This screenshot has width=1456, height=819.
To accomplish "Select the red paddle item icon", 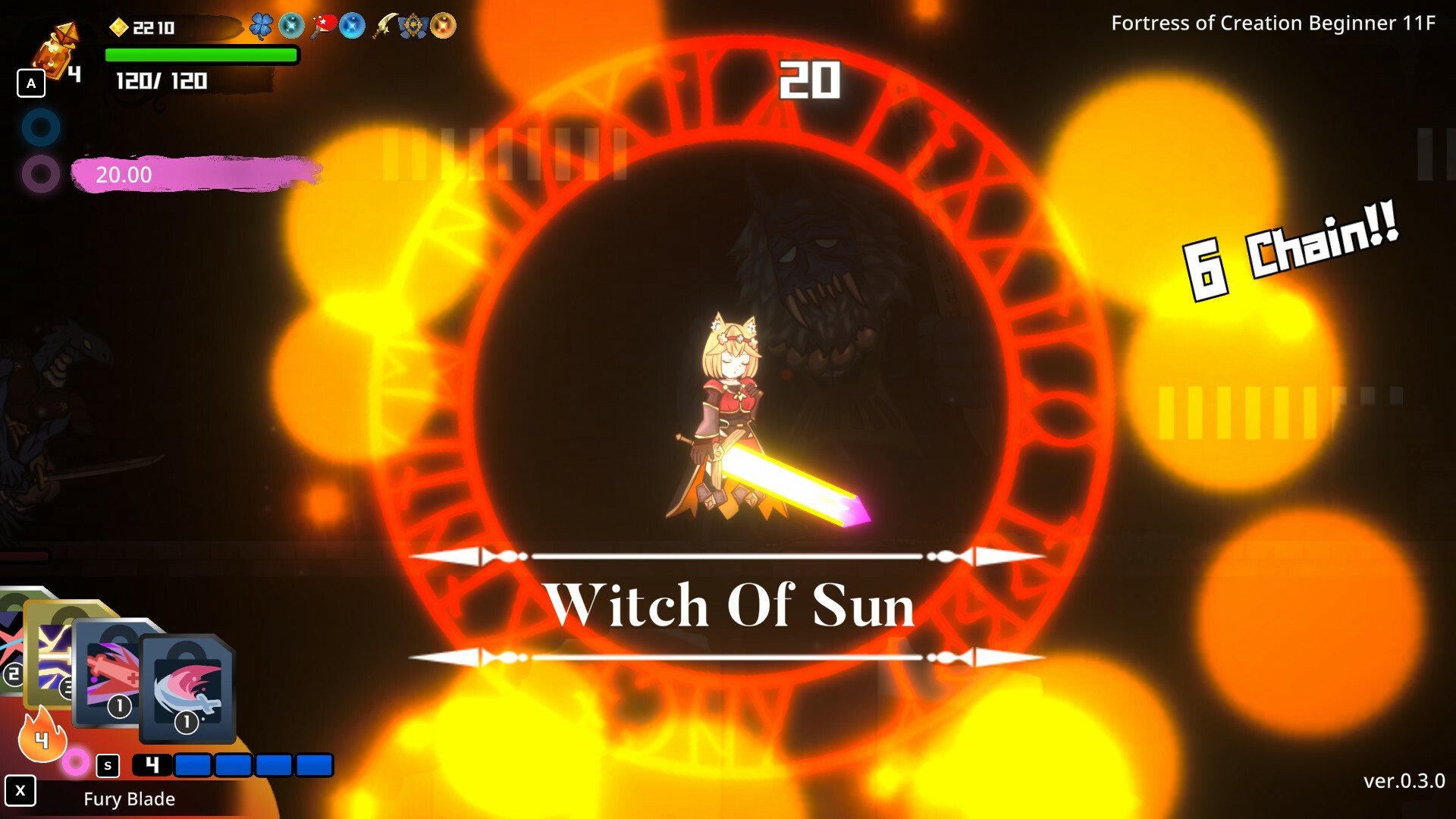I will click(325, 24).
